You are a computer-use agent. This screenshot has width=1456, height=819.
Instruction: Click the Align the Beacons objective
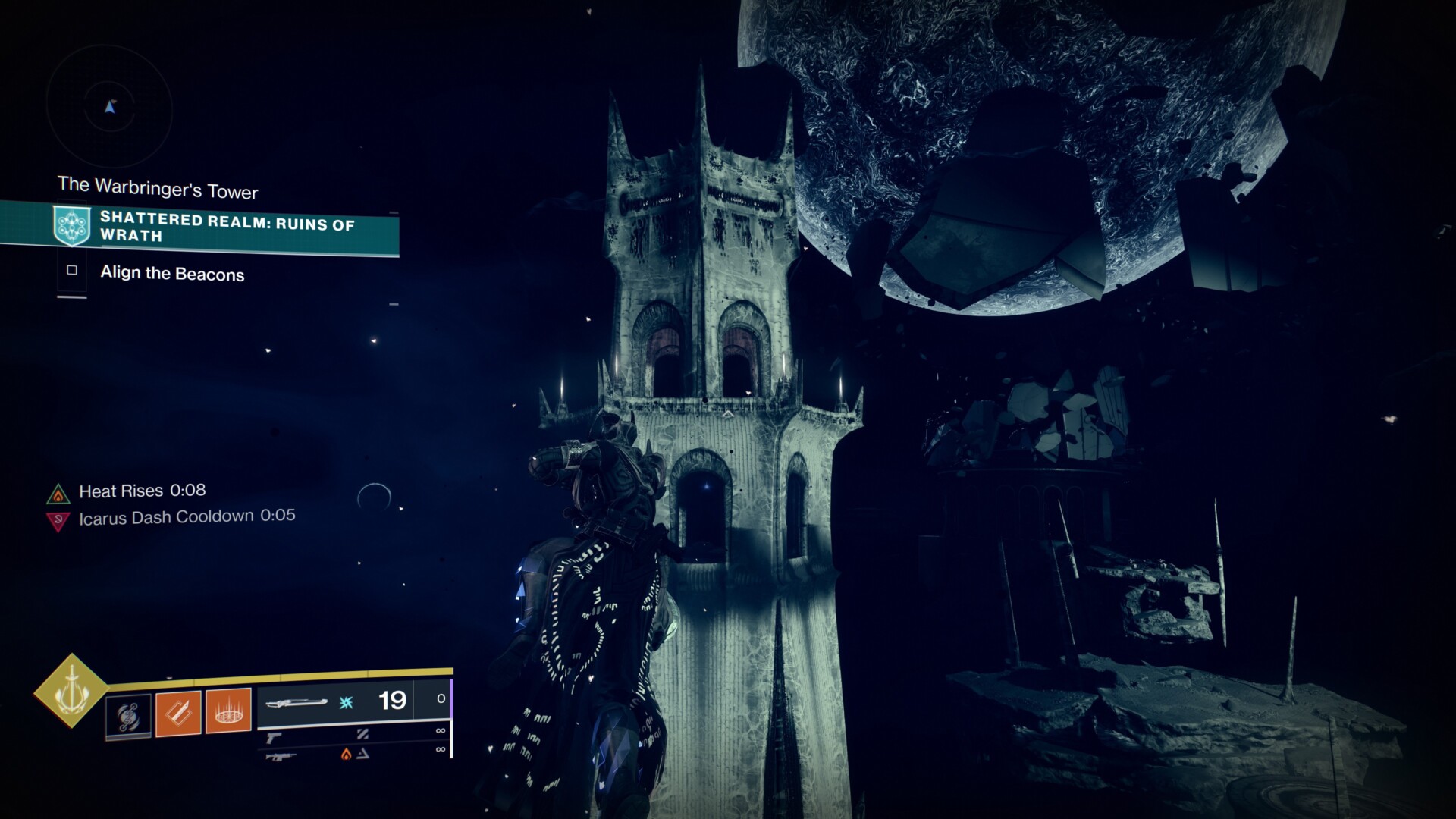click(x=172, y=273)
